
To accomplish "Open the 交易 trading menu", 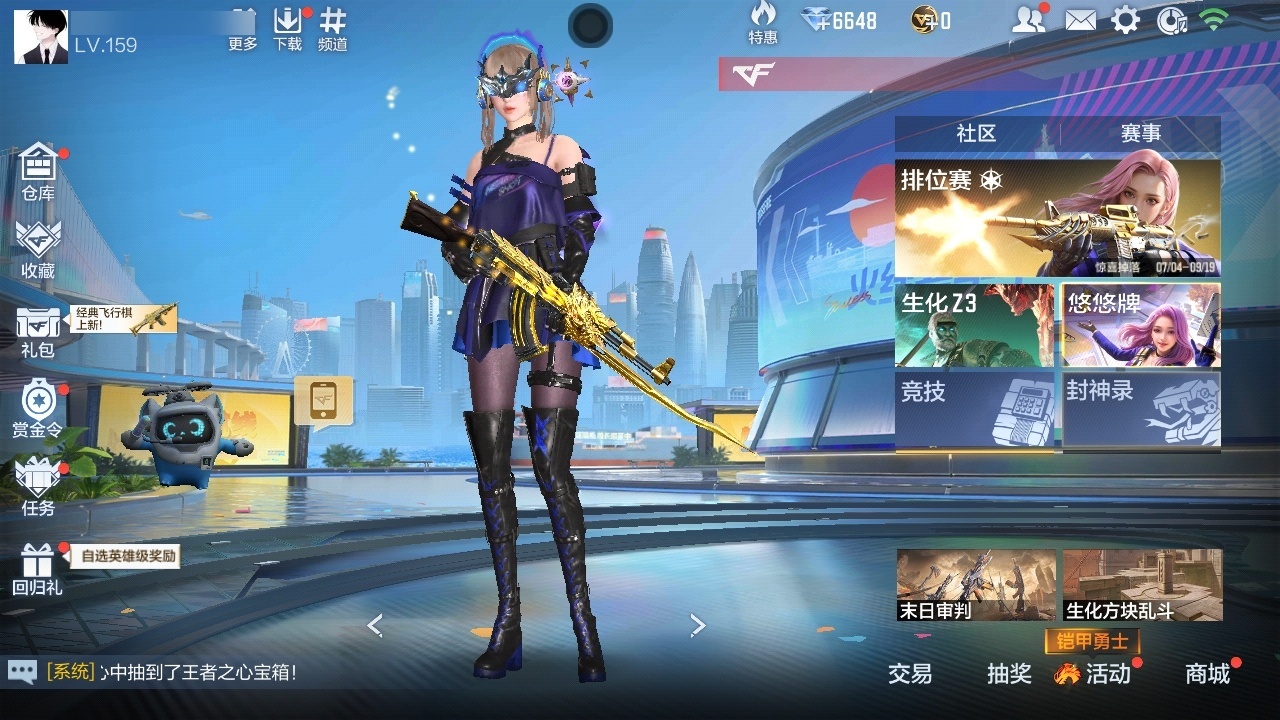I will tap(910, 674).
